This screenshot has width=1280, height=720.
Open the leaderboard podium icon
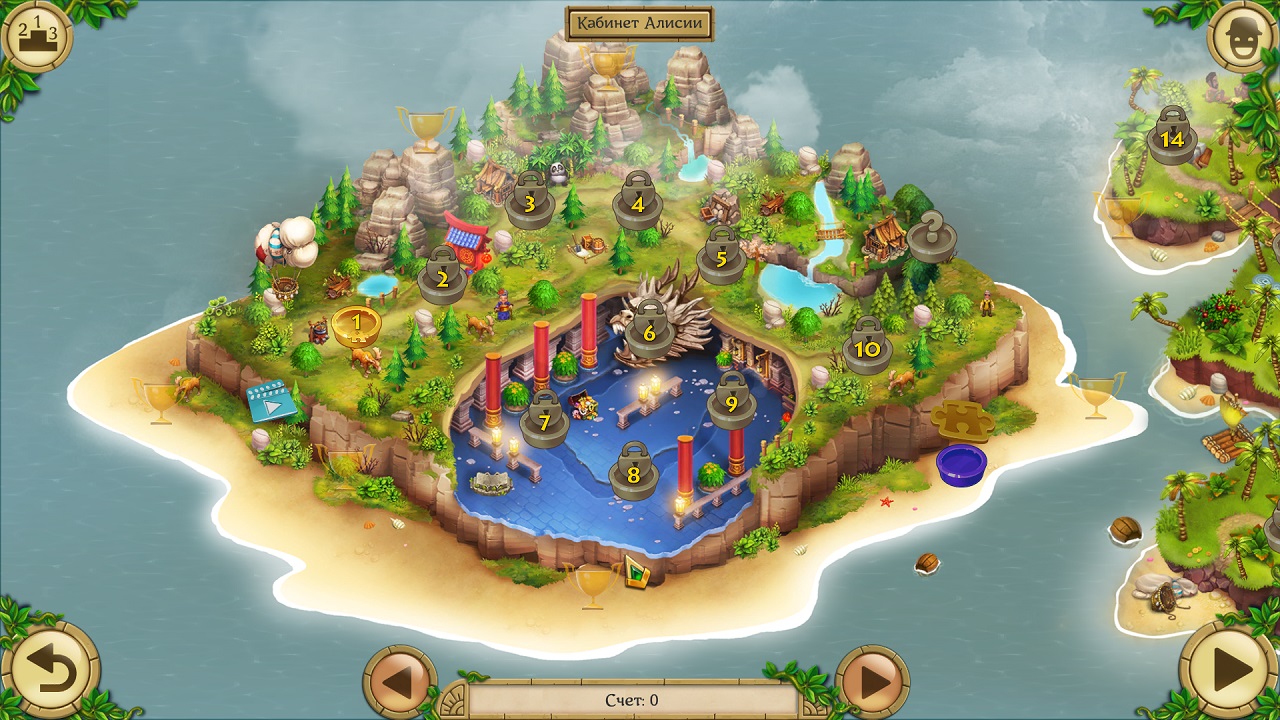[x=37, y=37]
